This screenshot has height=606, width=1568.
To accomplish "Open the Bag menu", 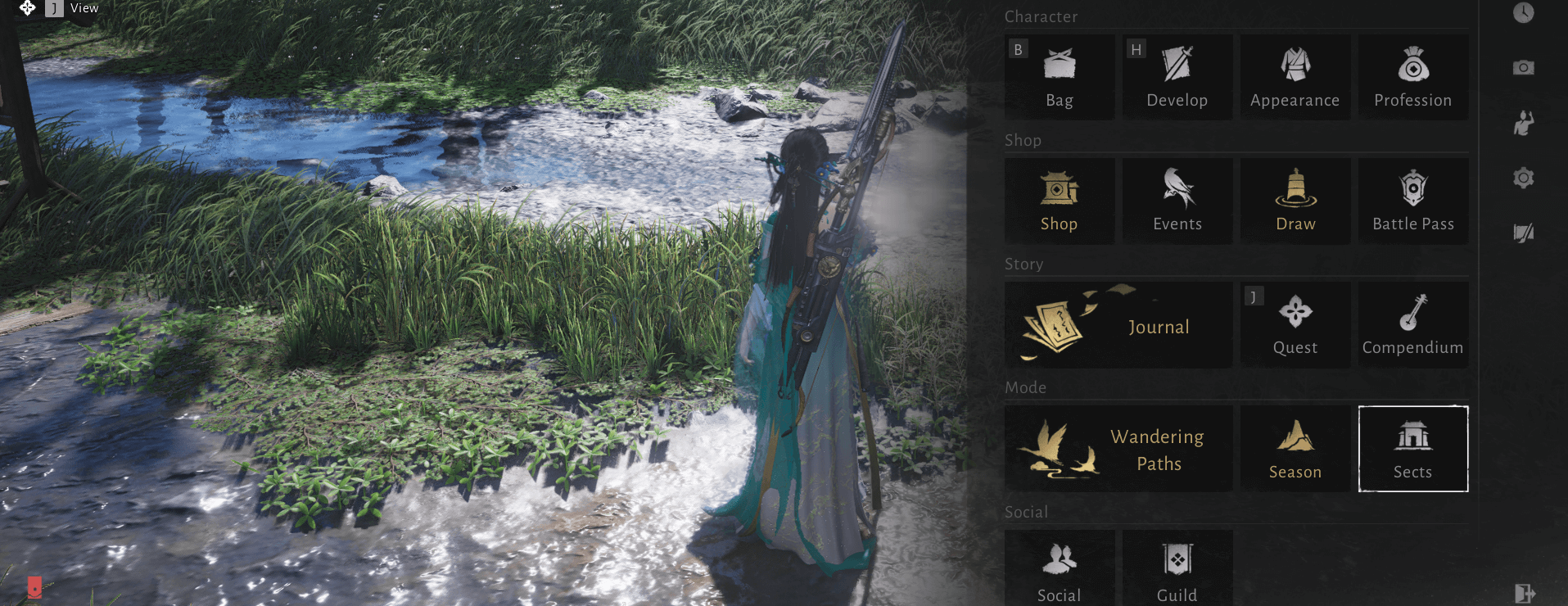I will click(1059, 77).
